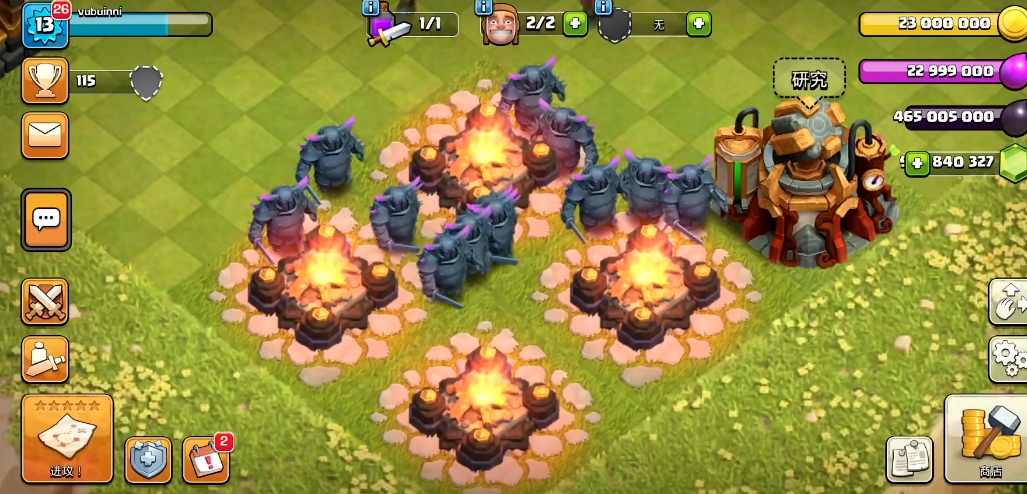Open the chat speech bubble panel
This screenshot has height=494, width=1027.
[46, 219]
